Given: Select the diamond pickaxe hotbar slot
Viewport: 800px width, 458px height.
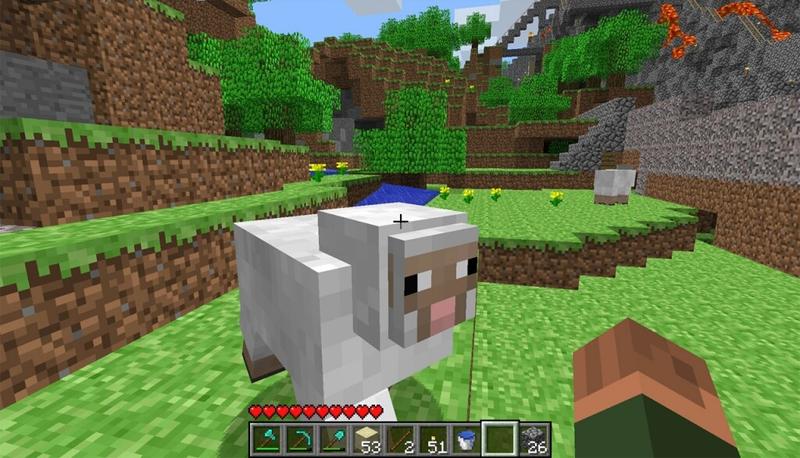Looking at the screenshot, I should (x=300, y=438).
